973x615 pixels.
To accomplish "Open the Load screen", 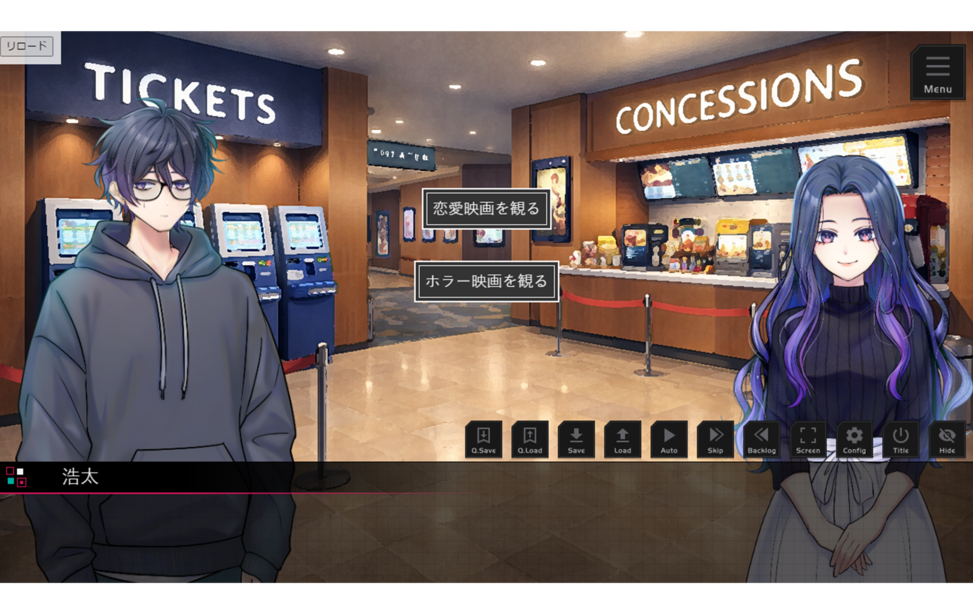I will click(622, 440).
